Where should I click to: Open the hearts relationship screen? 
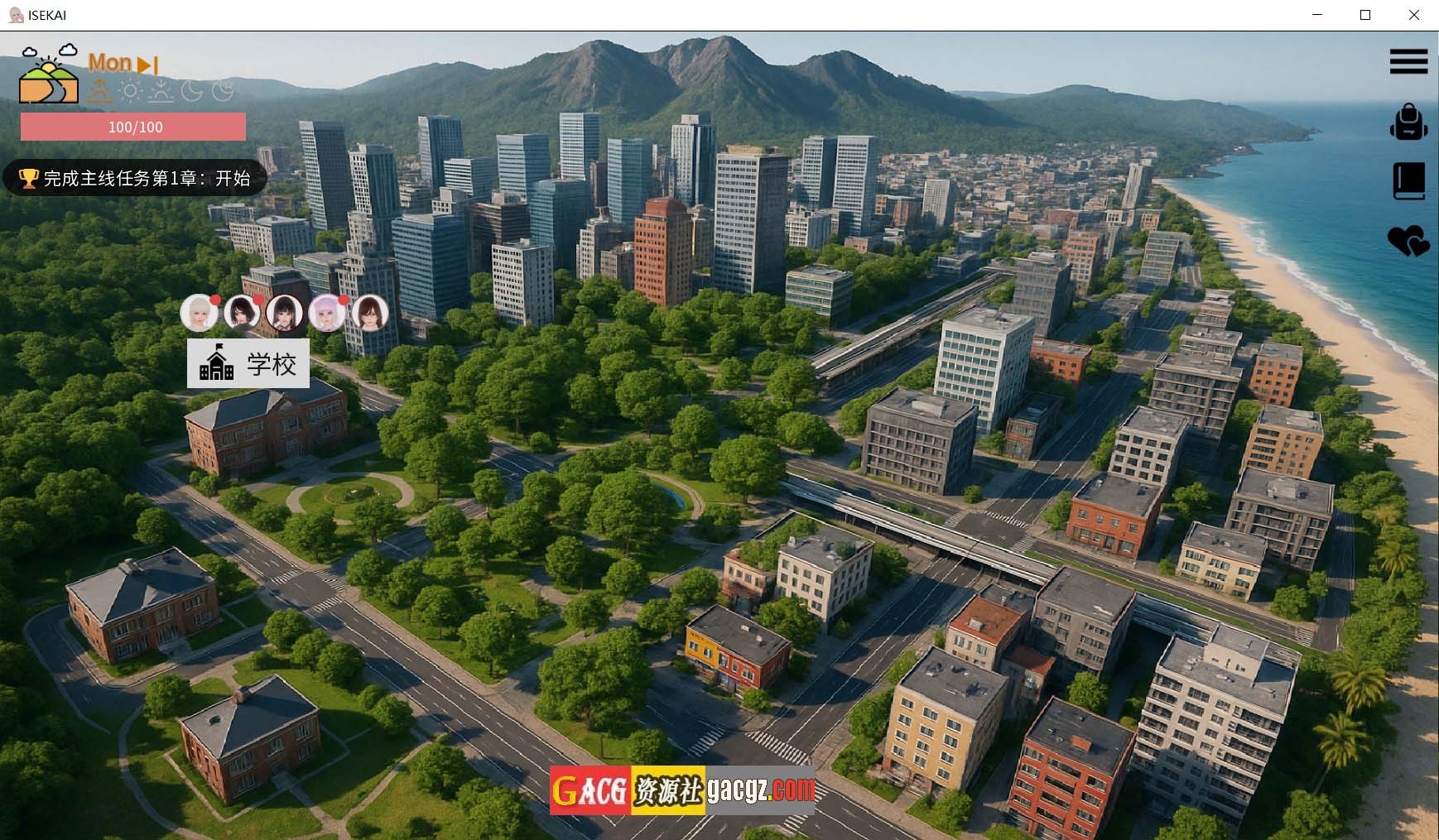coord(1408,241)
